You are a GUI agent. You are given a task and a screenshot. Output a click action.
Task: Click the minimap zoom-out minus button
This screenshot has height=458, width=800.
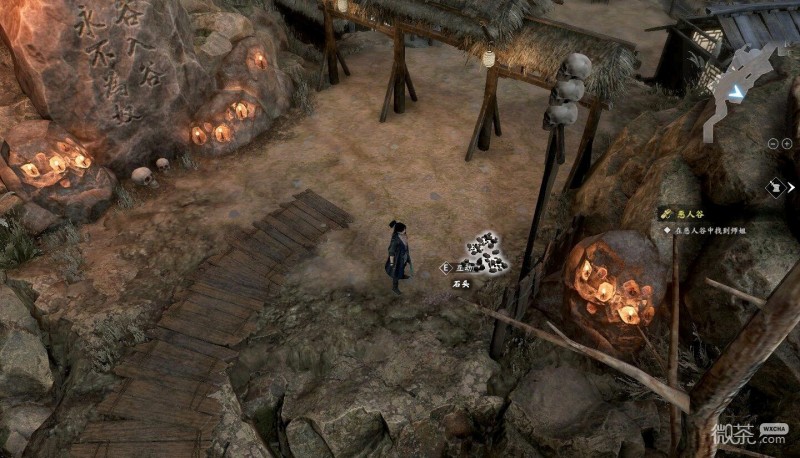[773, 144]
